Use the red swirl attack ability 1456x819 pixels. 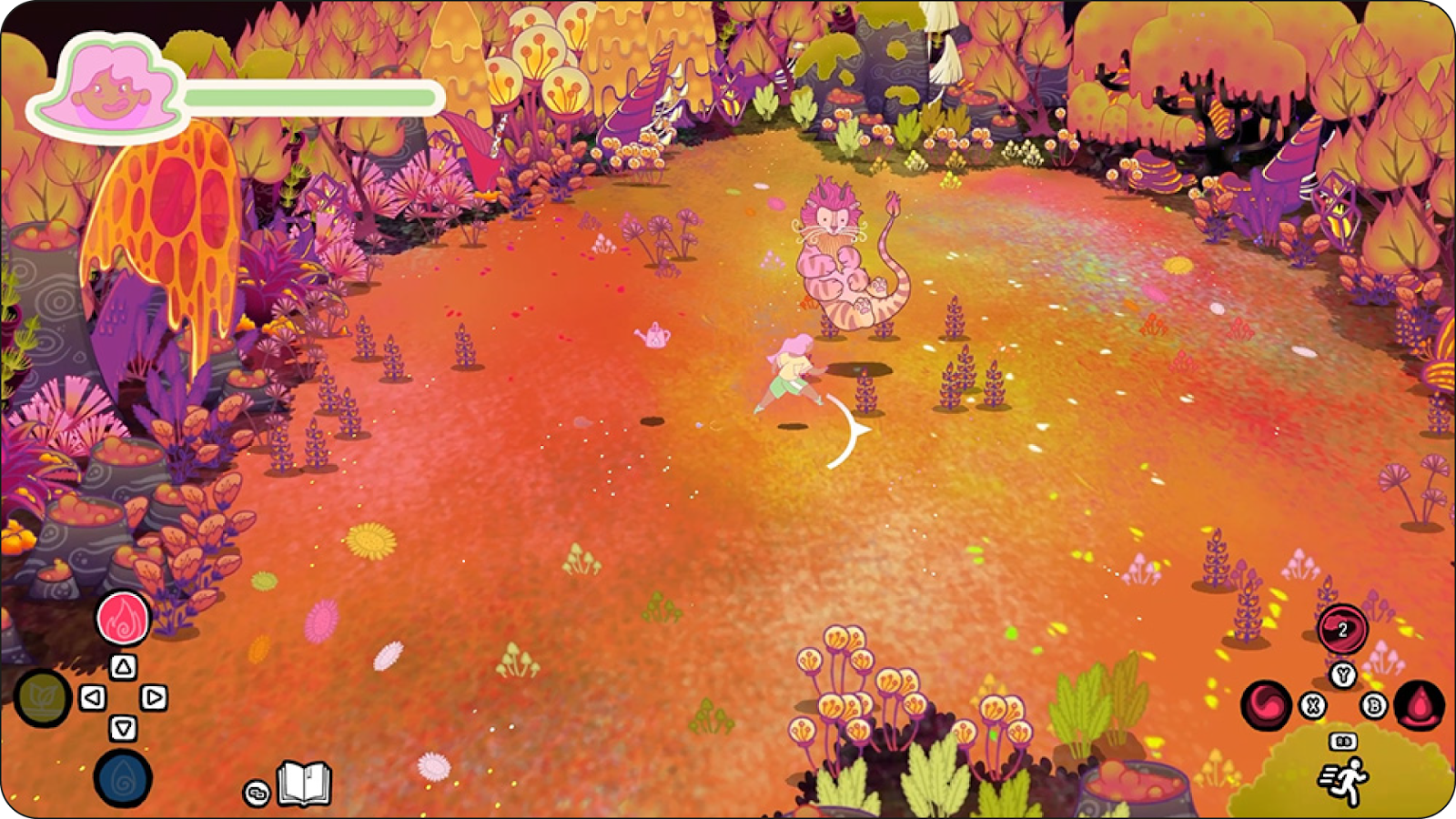(x=1267, y=705)
